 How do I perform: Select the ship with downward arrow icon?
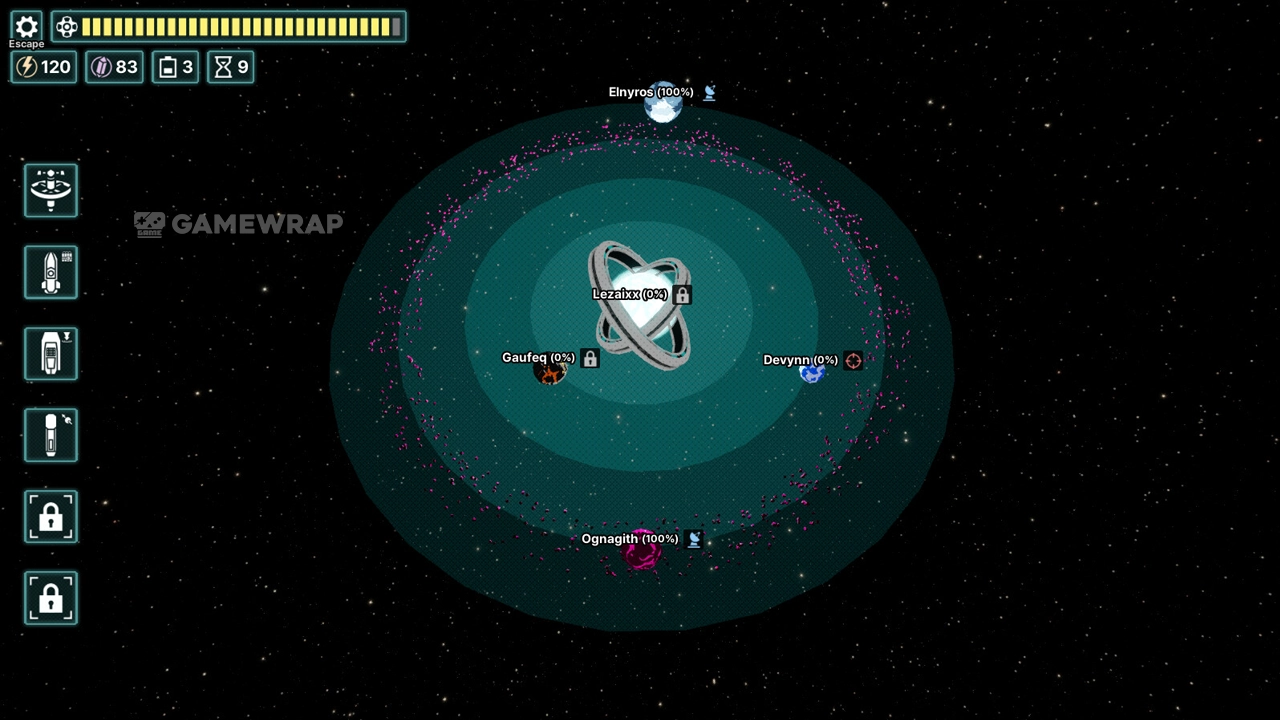tap(51, 353)
